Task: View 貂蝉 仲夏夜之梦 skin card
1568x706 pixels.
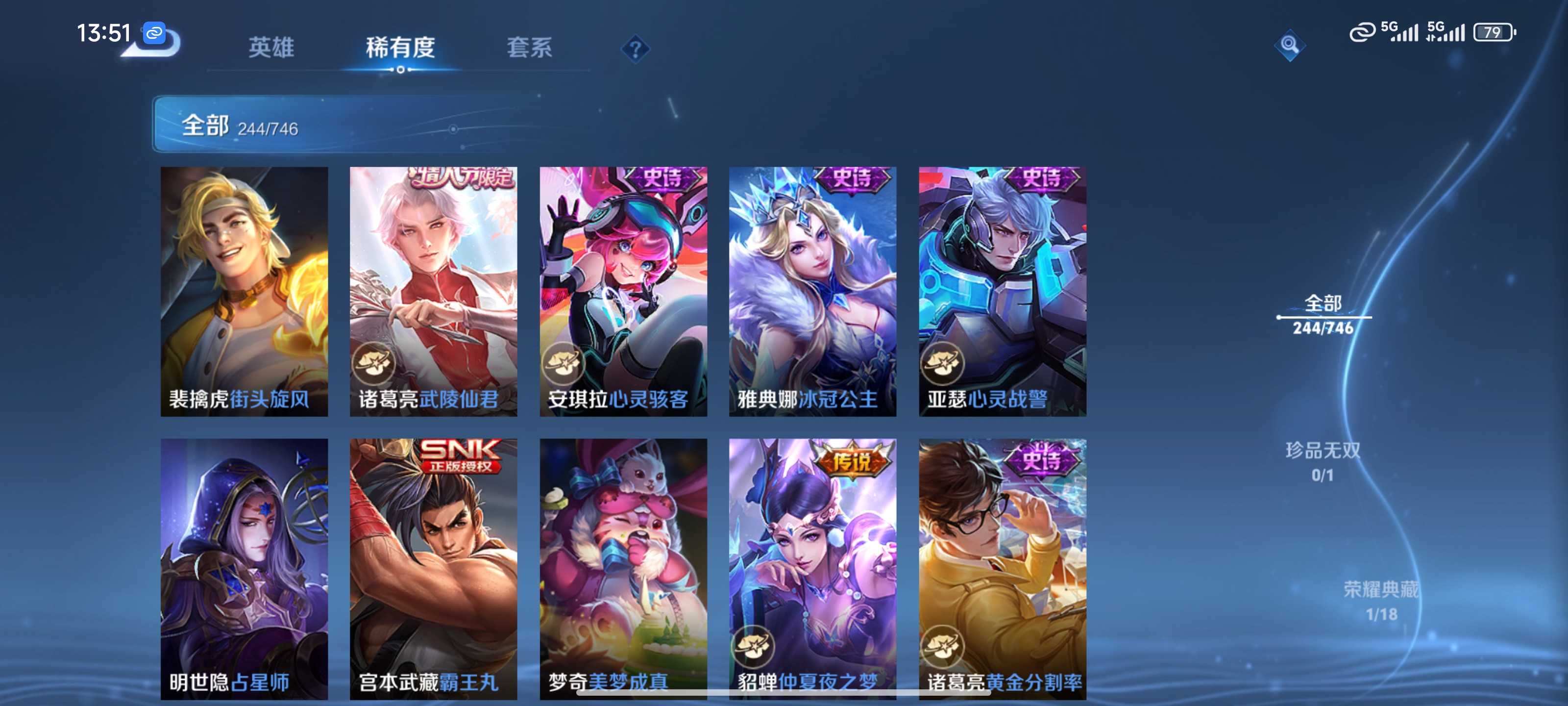Action: [812, 568]
